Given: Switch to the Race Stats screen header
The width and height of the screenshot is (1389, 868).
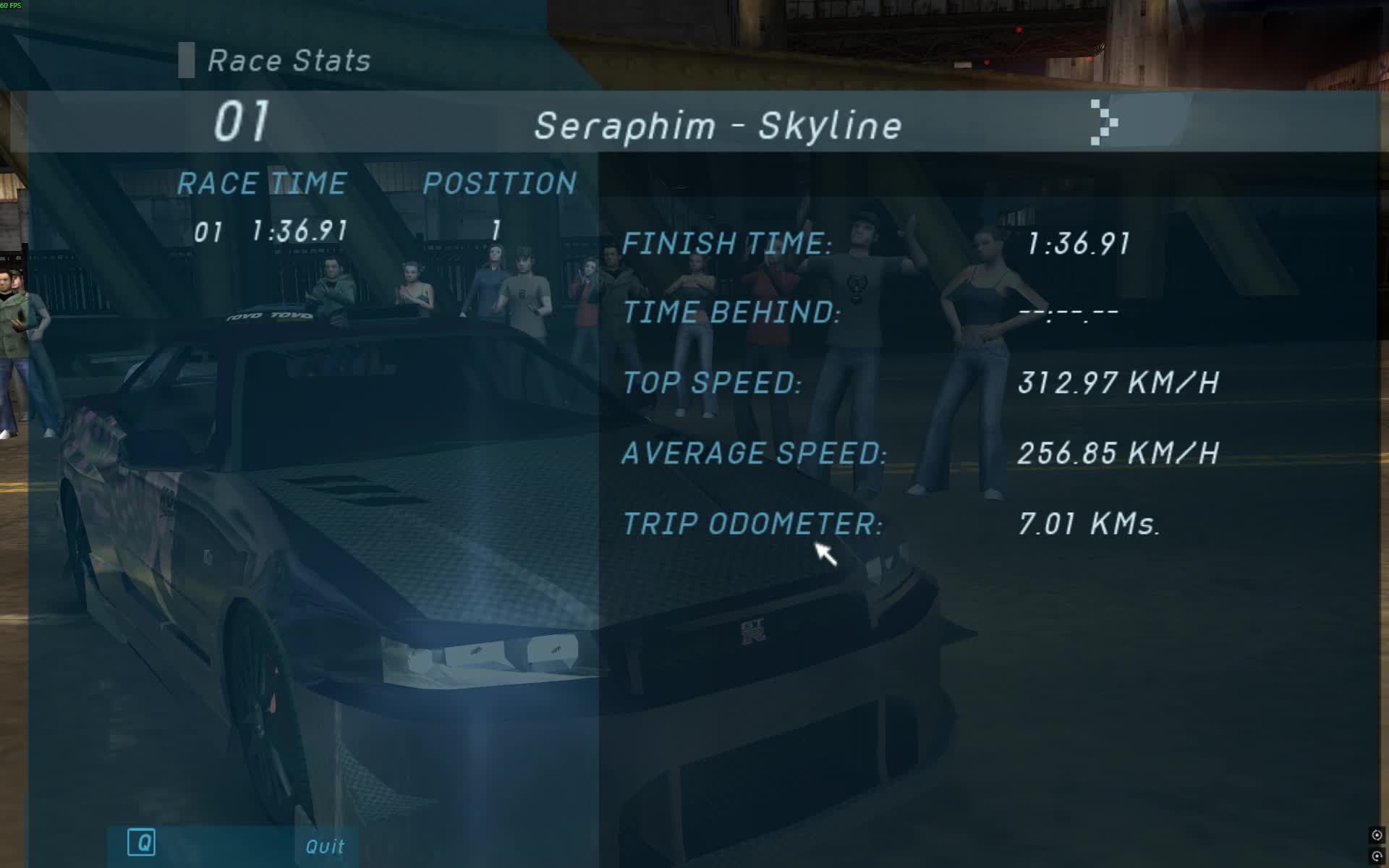Looking at the screenshot, I should click(288, 60).
